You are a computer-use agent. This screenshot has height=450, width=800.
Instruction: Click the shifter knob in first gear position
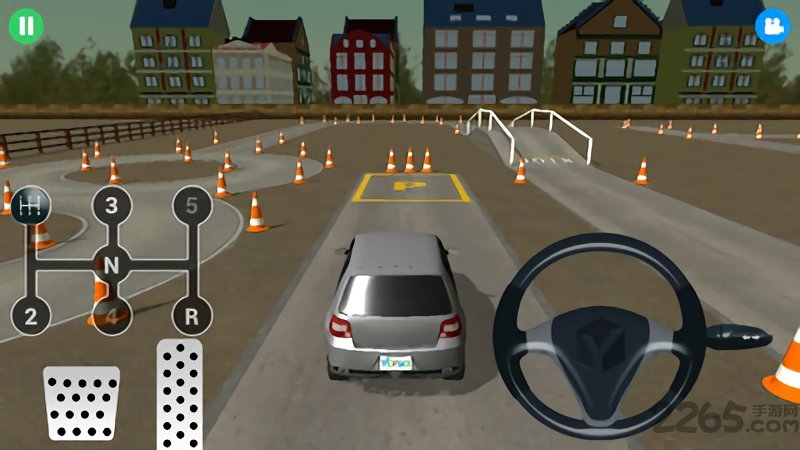tap(31, 206)
